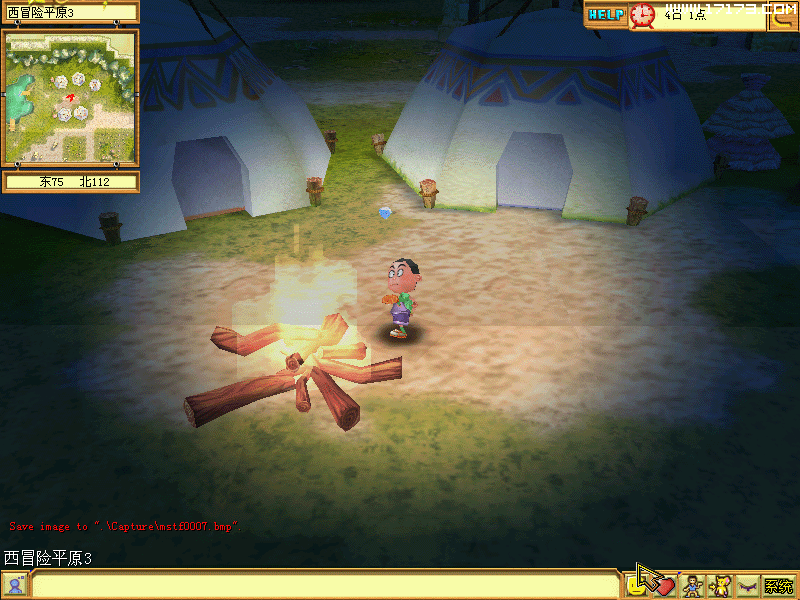Click the red heart icon

tap(664, 586)
